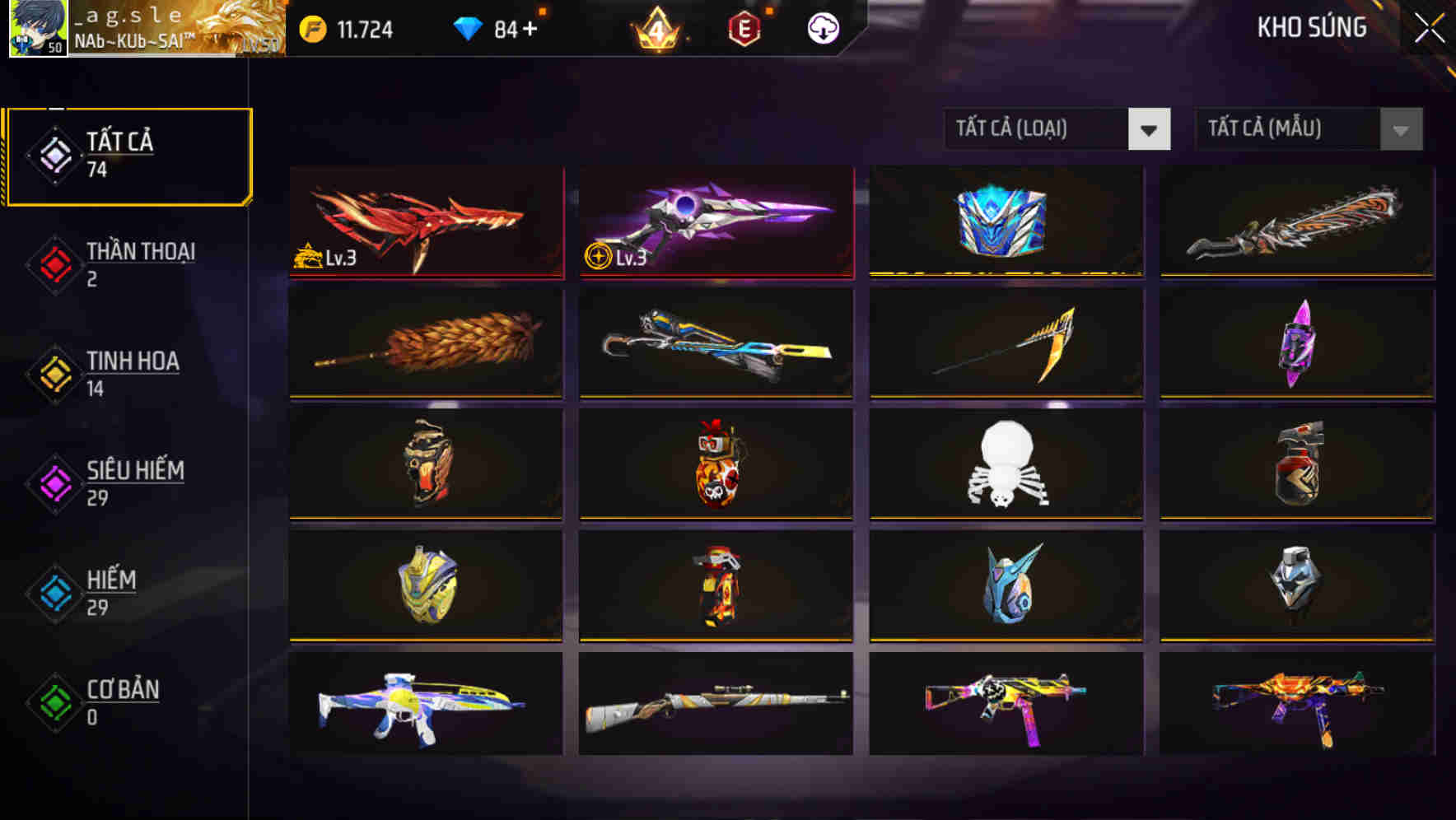Open the rank crown badge showing level 4
The image size is (1456, 820).
[655, 29]
